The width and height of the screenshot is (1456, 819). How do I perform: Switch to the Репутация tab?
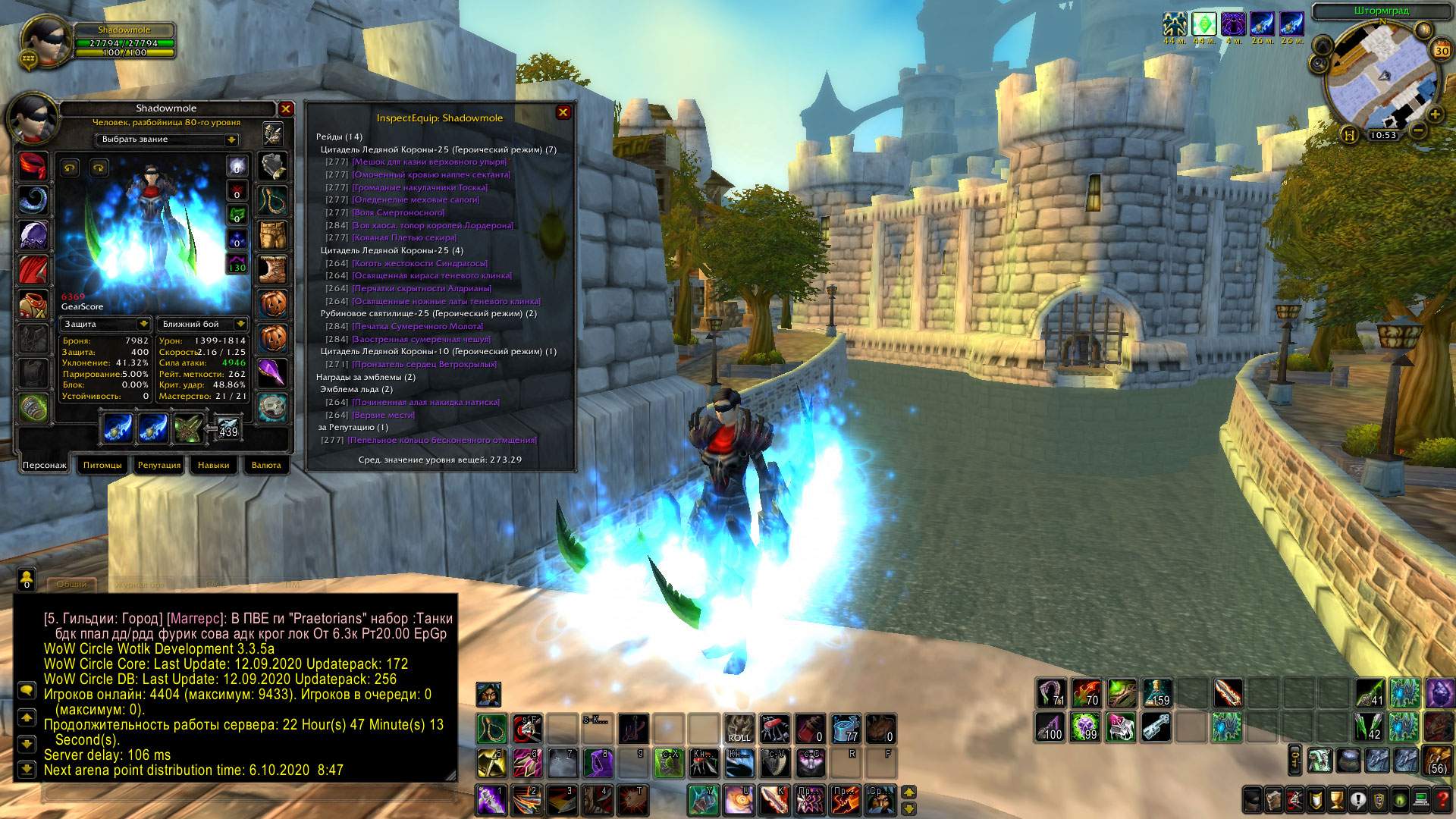(x=159, y=465)
